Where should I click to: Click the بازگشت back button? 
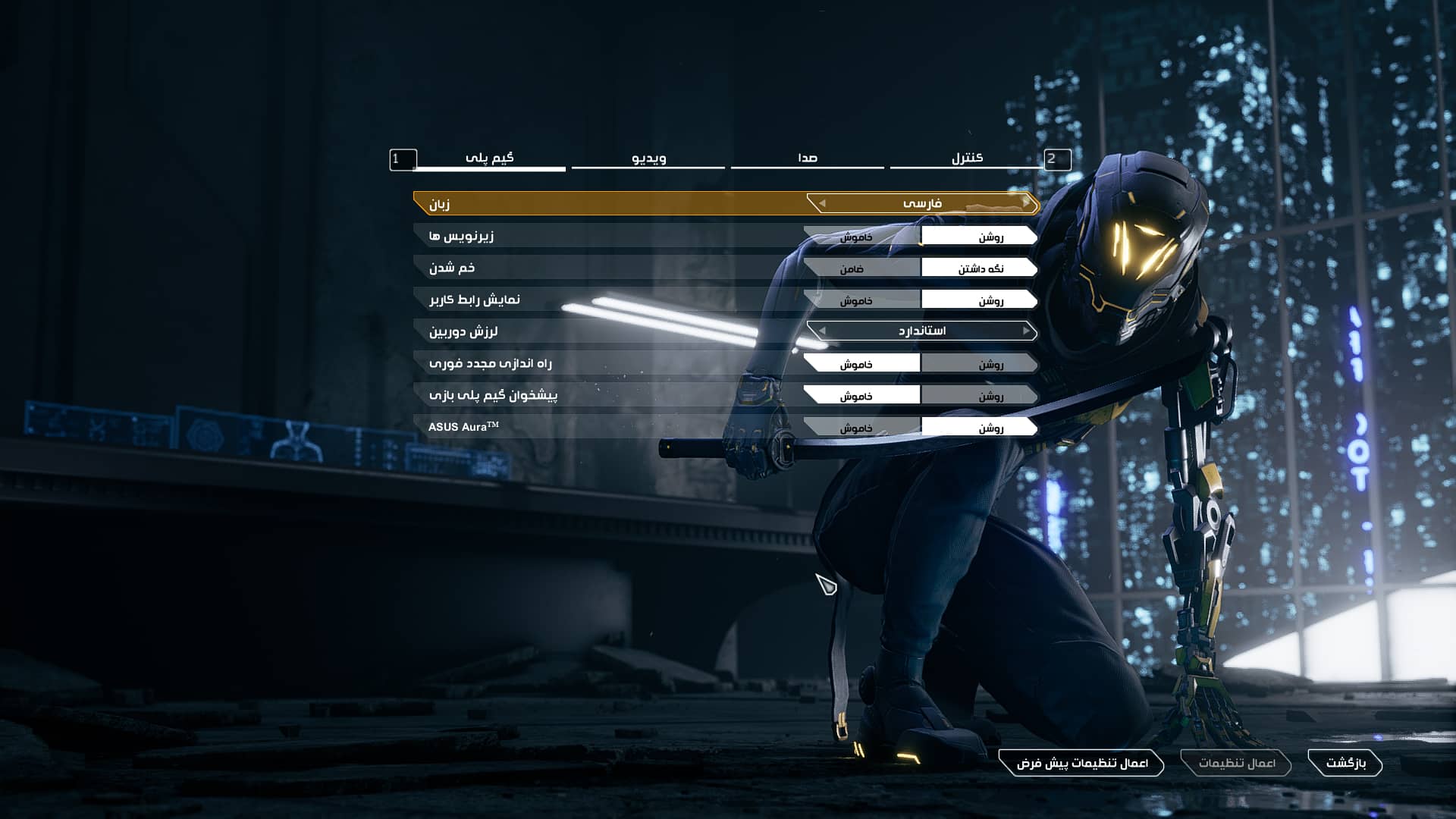coord(1345,763)
